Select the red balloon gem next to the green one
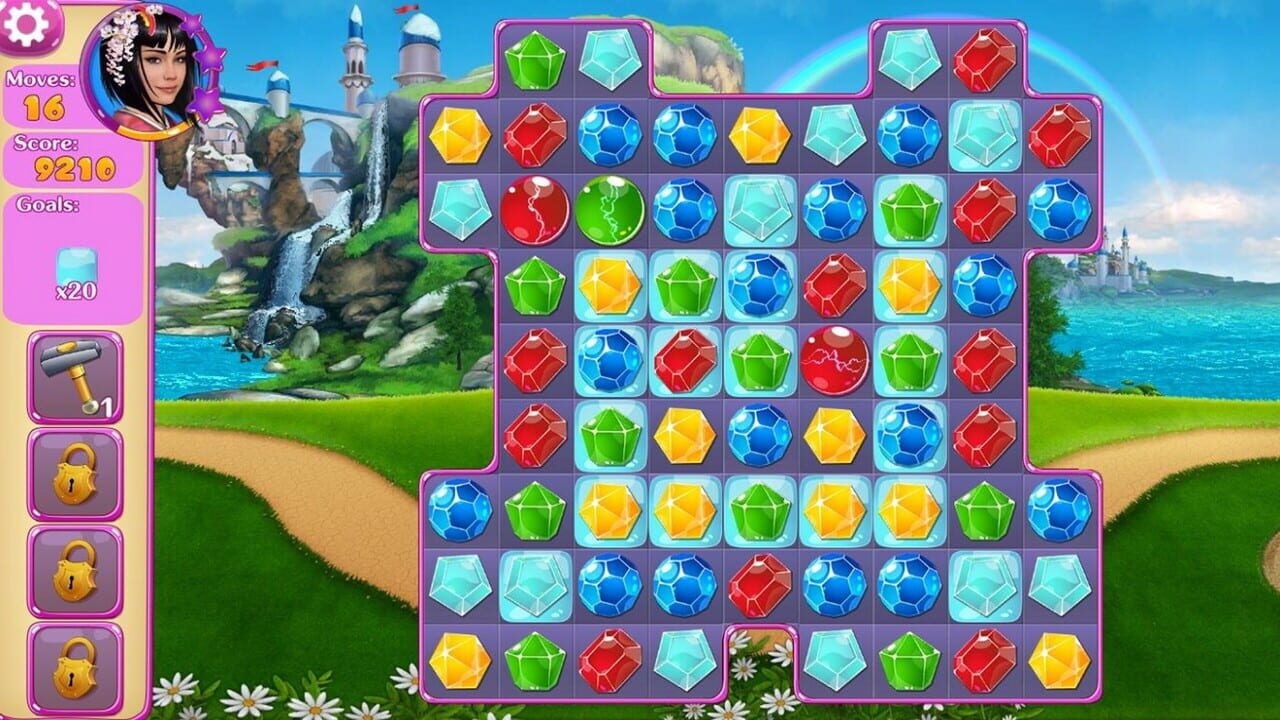The height and width of the screenshot is (720, 1280). point(535,210)
